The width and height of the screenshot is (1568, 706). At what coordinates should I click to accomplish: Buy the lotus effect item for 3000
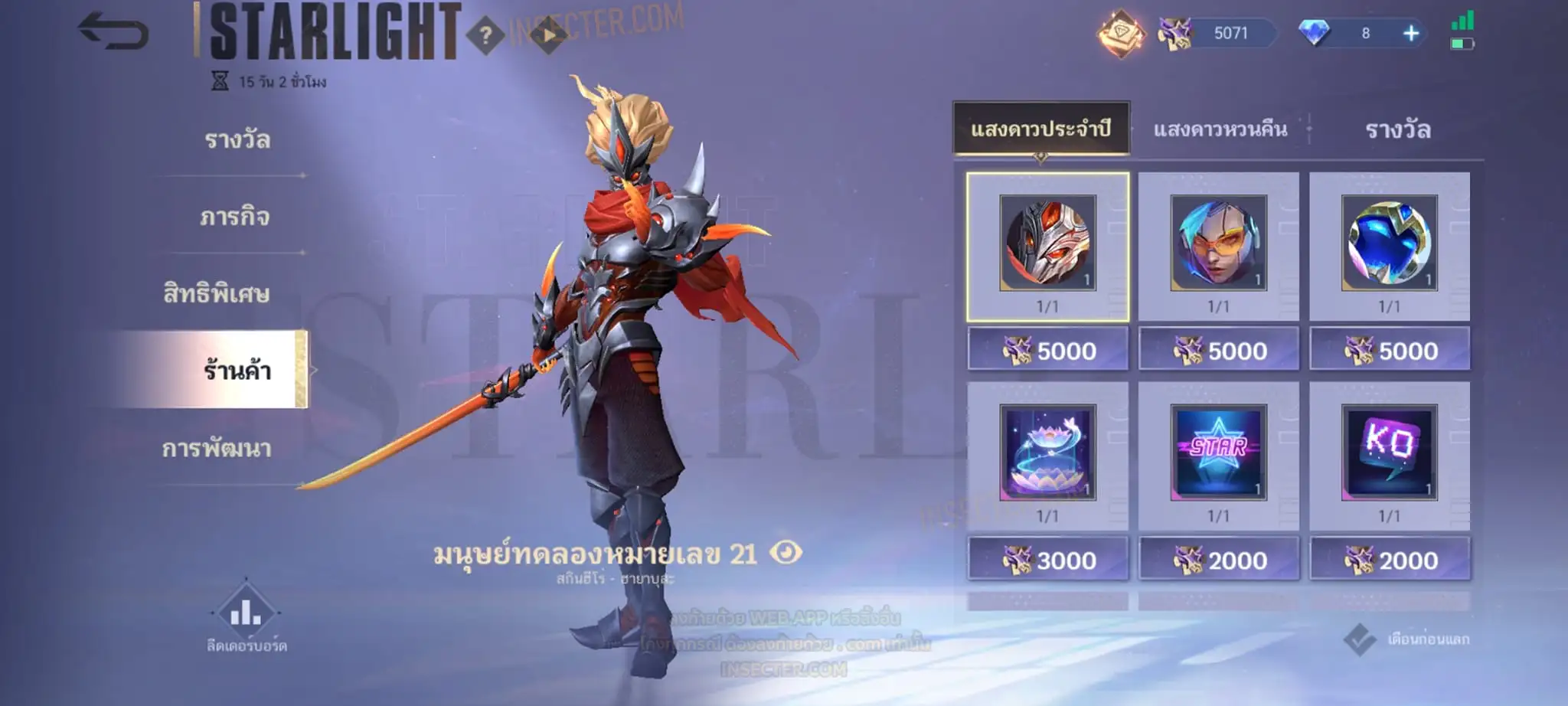coord(1047,561)
